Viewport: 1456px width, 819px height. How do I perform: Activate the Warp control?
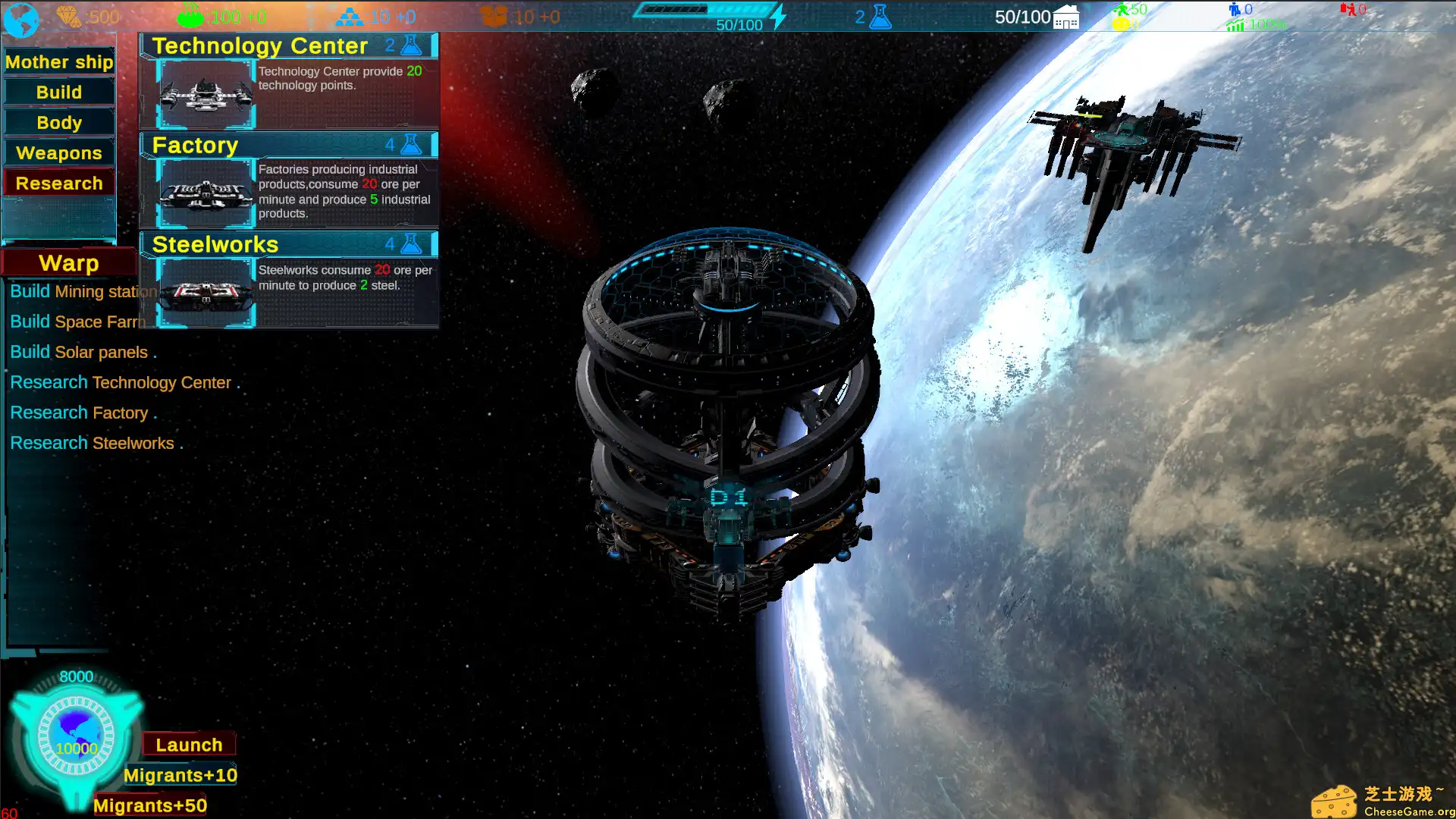[x=68, y=262]
